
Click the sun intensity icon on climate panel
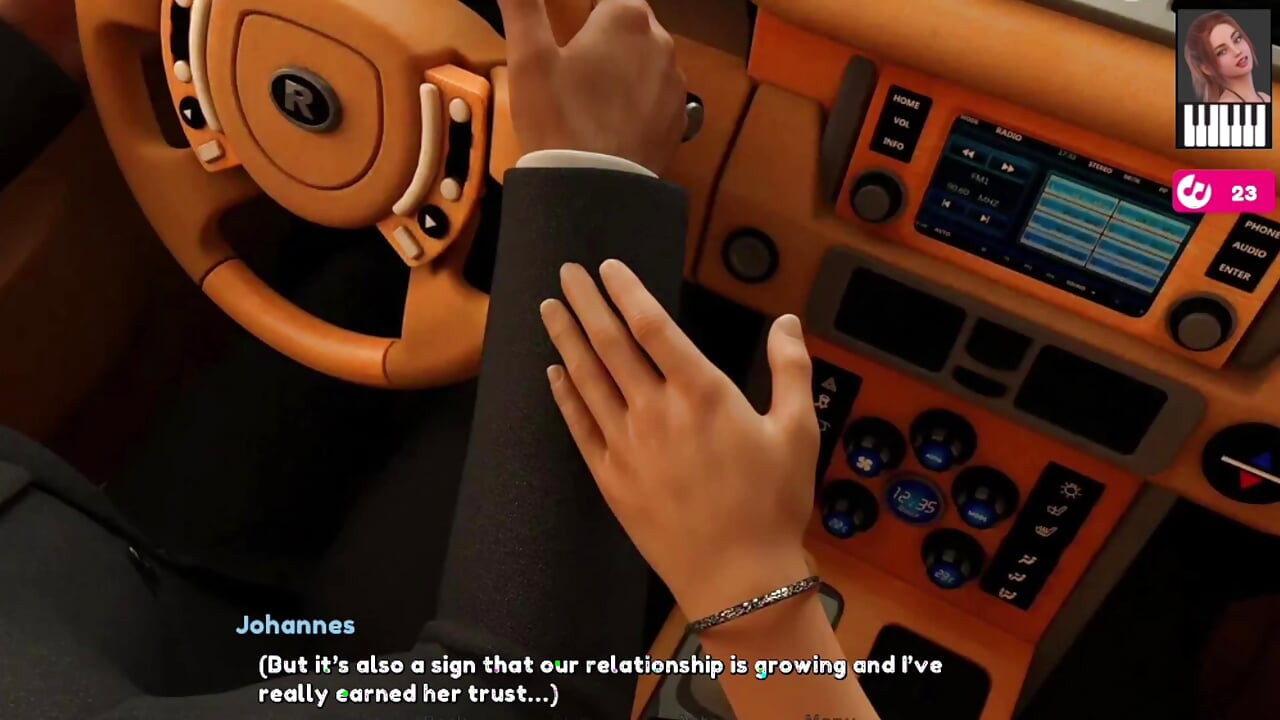pyautogui.click(x=1069, y=488)
